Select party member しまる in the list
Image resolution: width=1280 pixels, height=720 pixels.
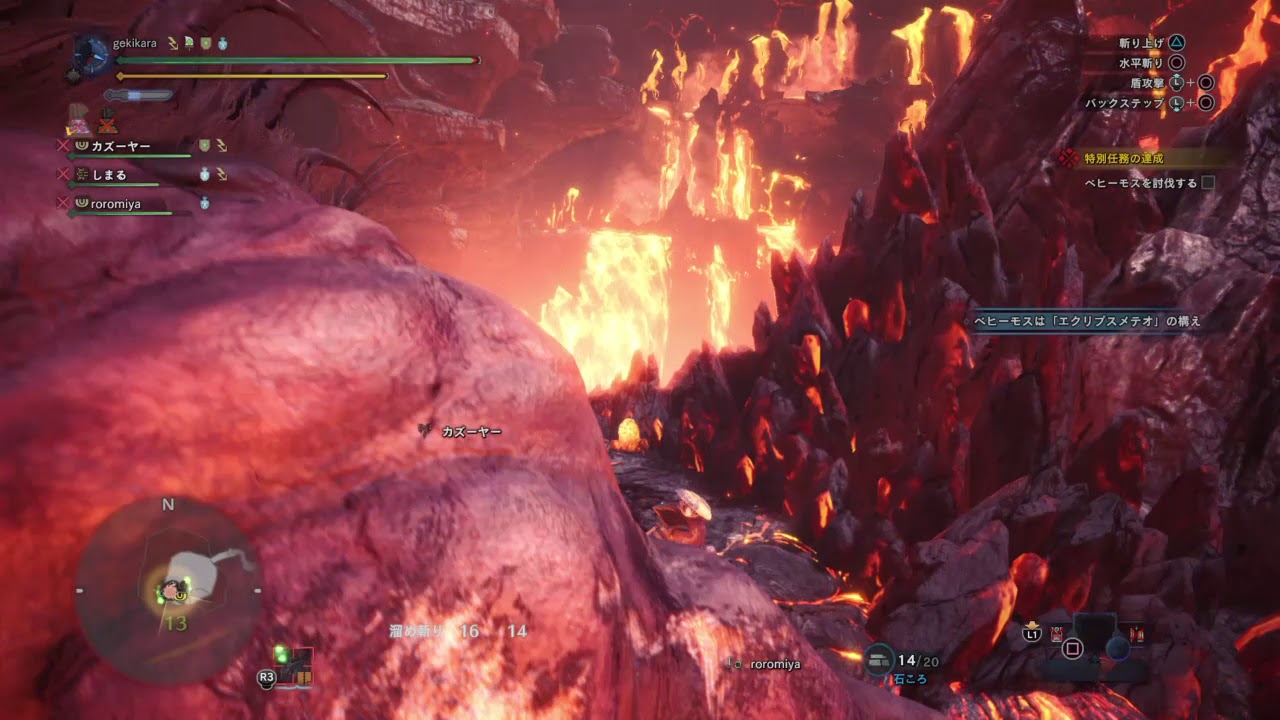point(109,175)
